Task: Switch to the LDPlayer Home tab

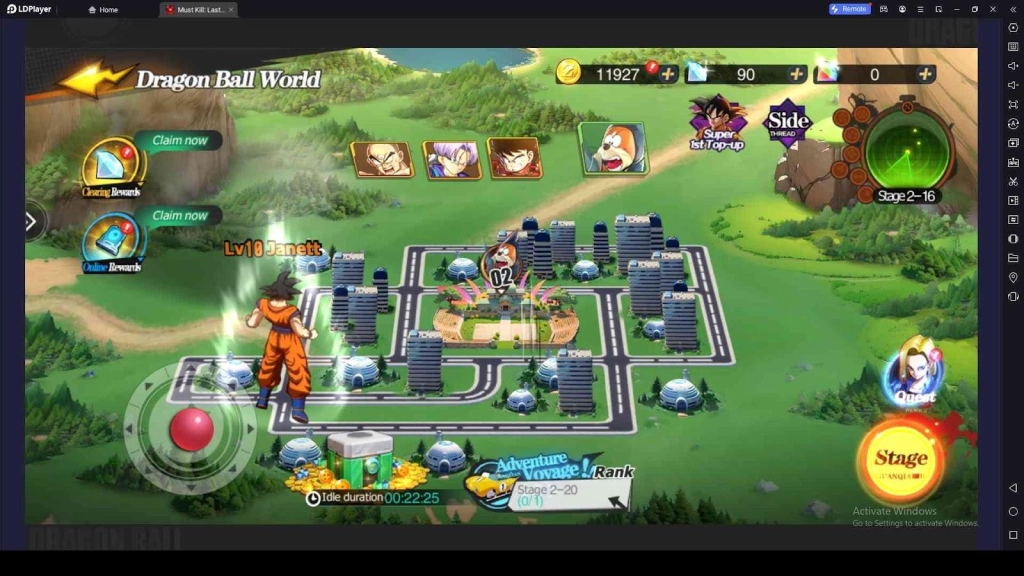Action: 103,9
